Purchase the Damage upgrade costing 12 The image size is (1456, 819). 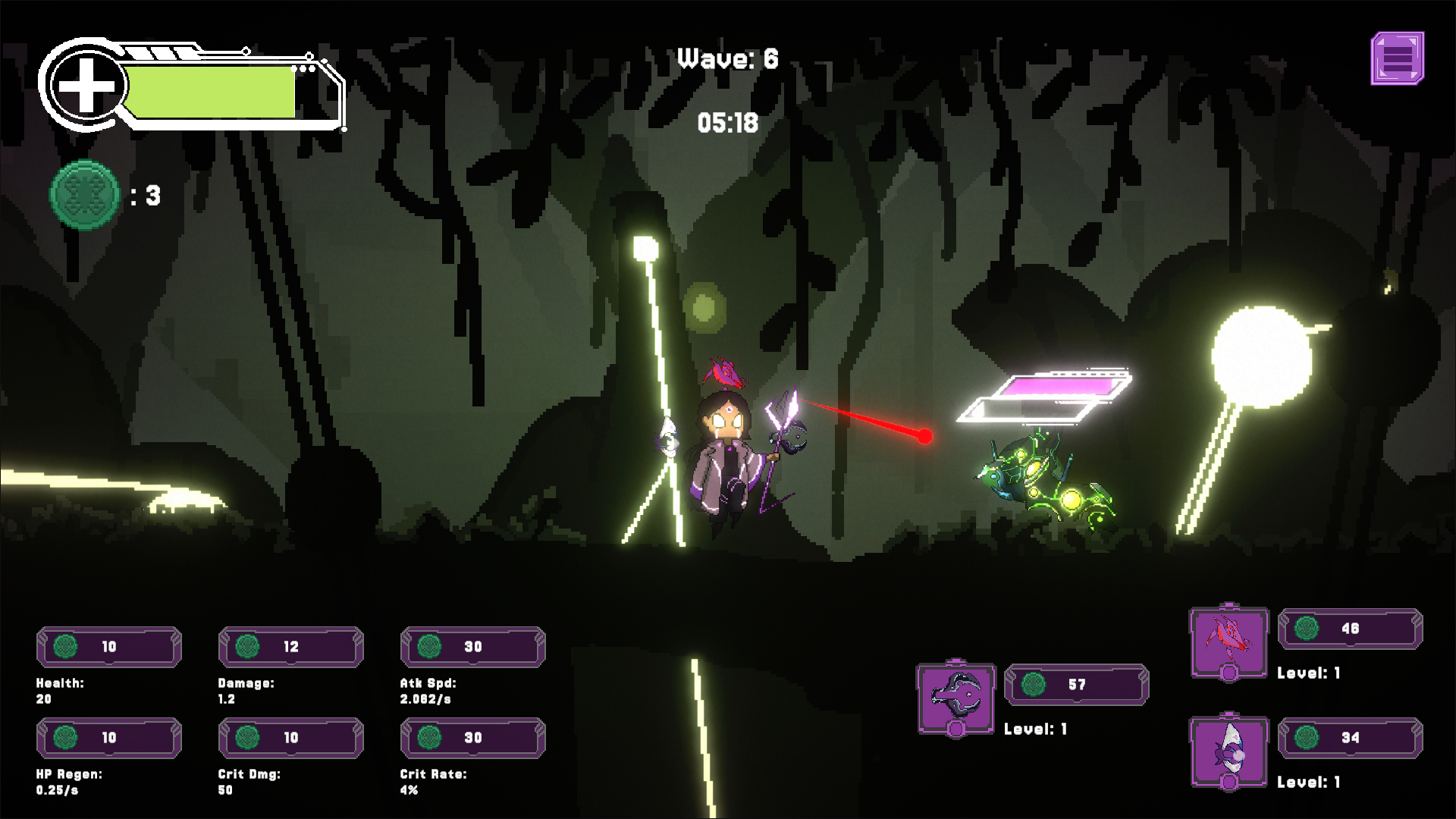coord(291,647)
